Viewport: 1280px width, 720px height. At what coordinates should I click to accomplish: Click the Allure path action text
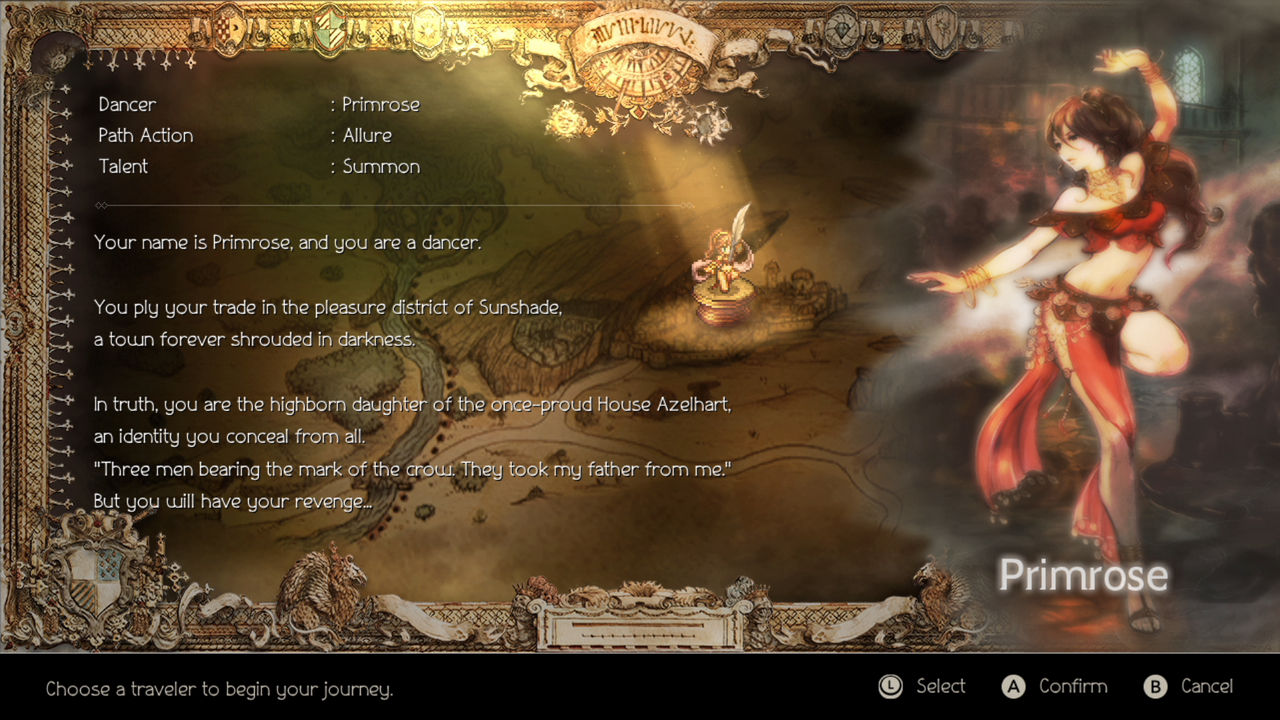(366, 135)
